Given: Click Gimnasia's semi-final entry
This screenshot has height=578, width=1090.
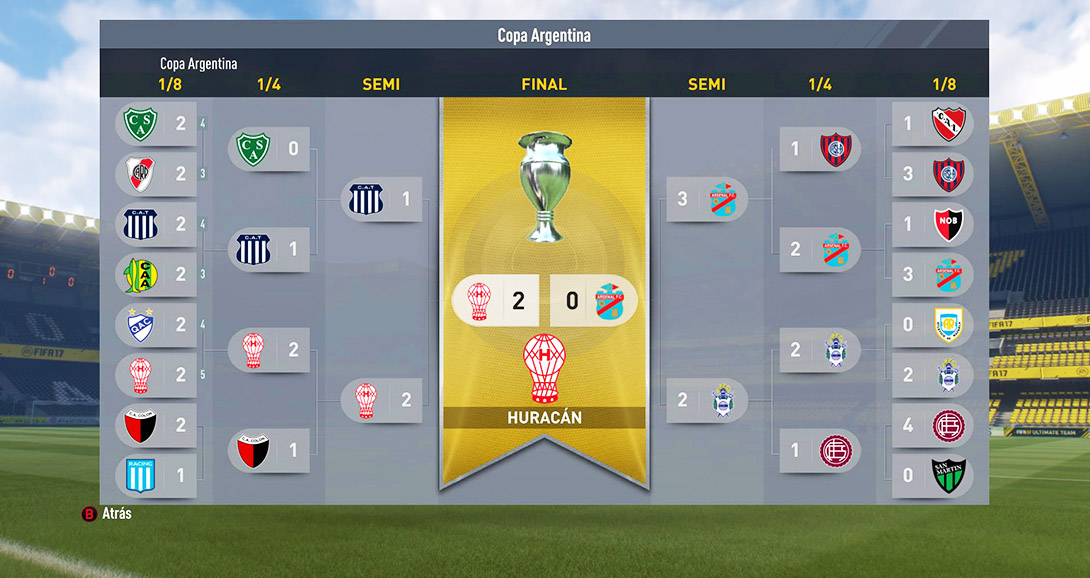Looking at the screenshot, I should click(706, 400).
